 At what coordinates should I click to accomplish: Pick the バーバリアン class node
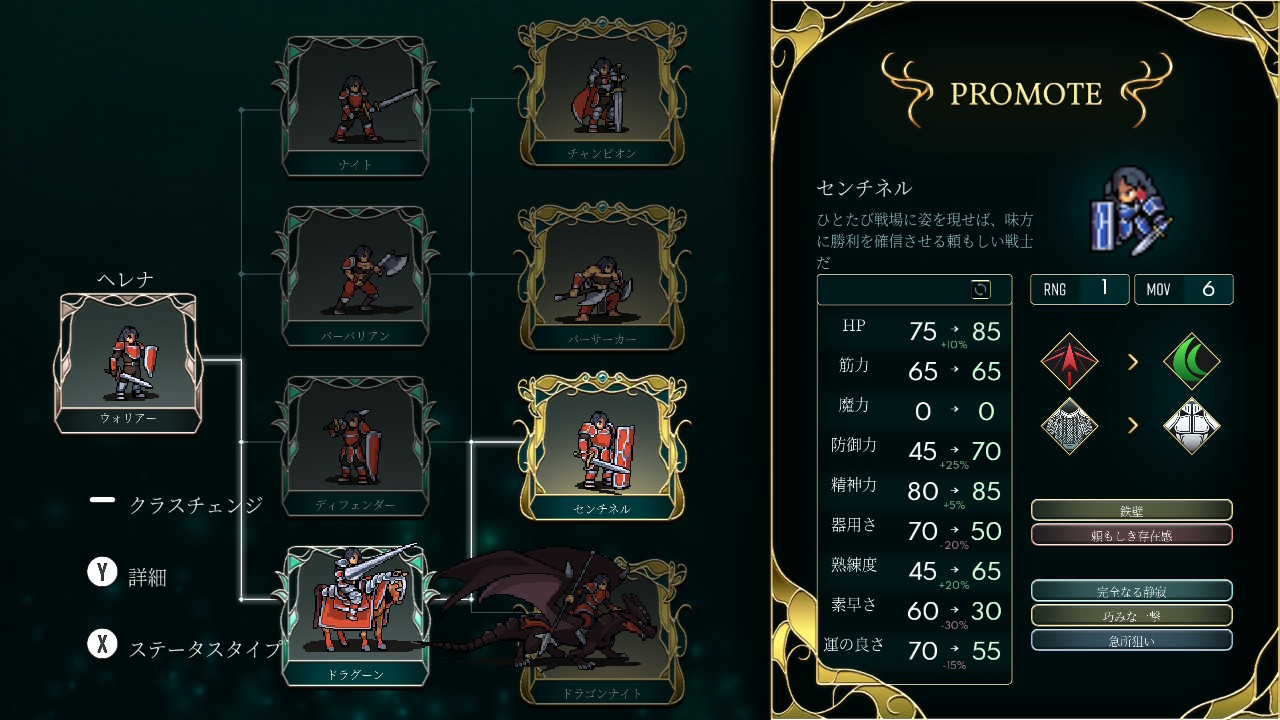(356, 275)
